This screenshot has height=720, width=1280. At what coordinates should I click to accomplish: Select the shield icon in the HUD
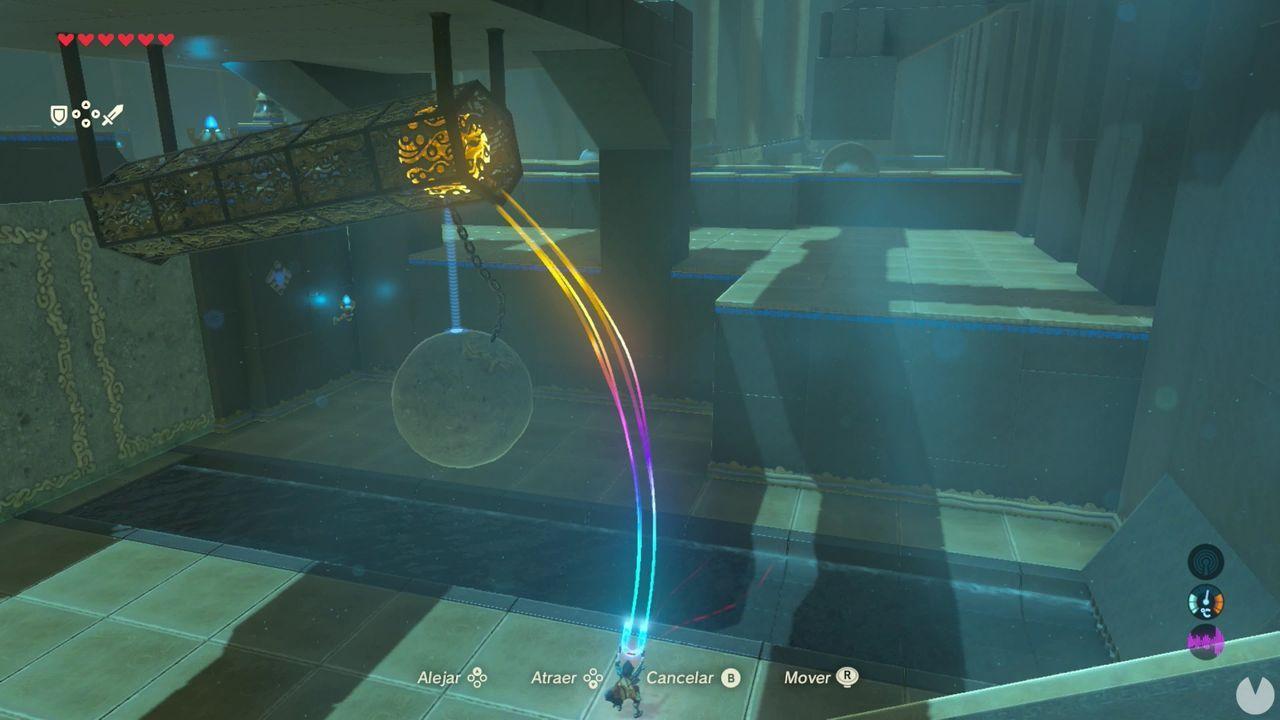(59, 115)
